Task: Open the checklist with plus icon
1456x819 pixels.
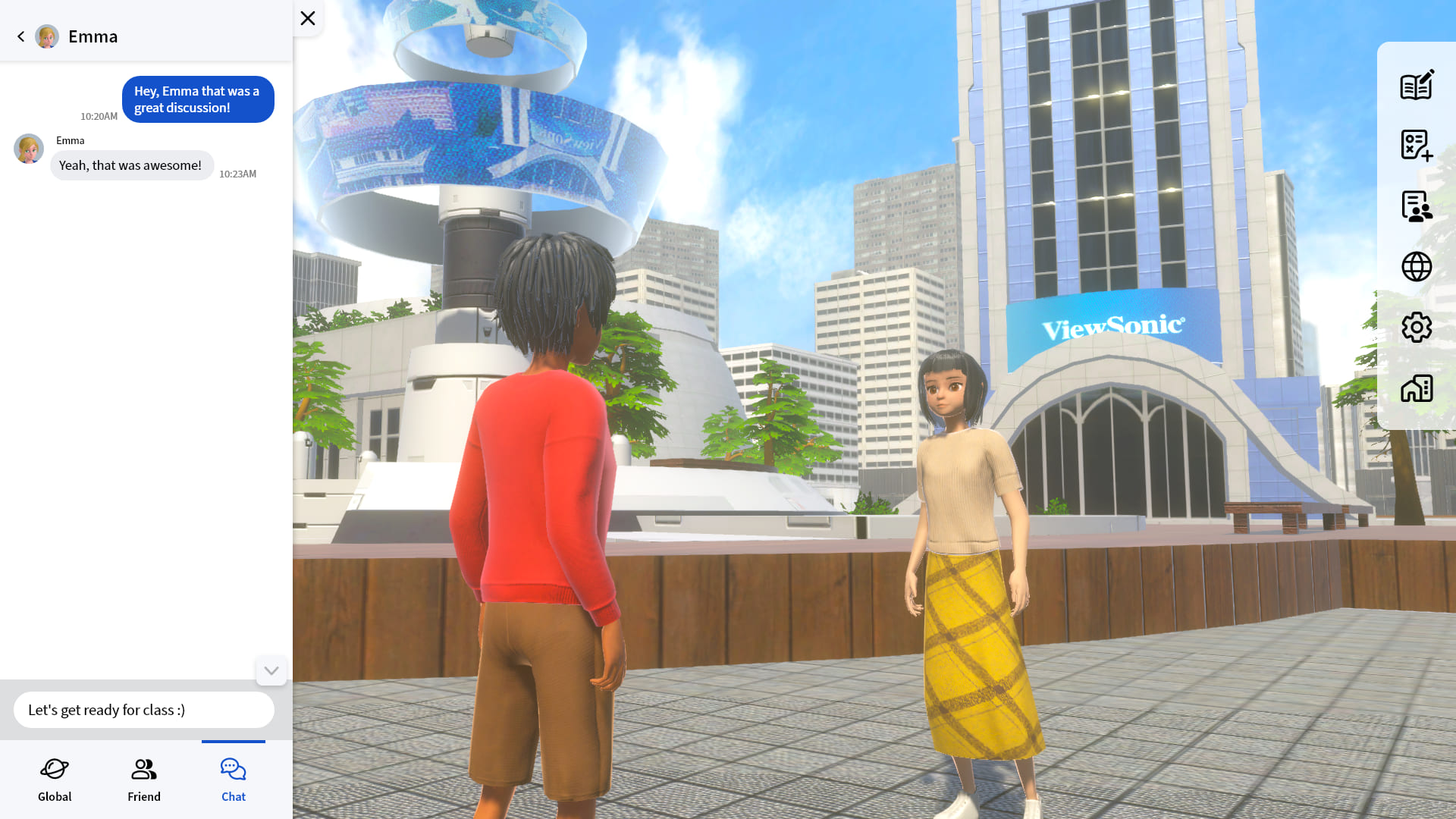Action: (1416, 145)
